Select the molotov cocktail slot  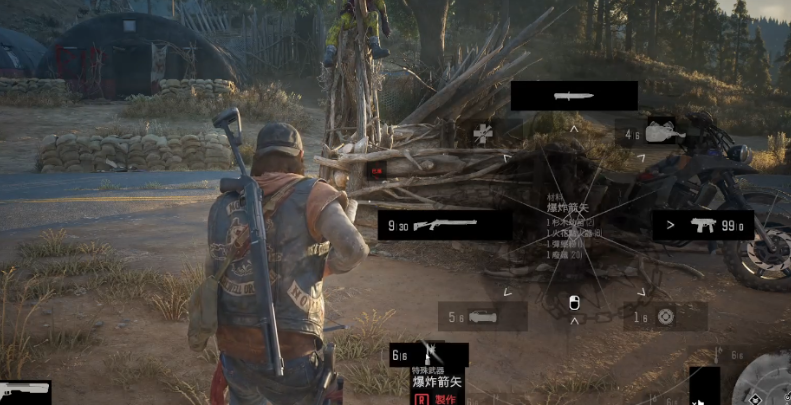click(660, 132)
